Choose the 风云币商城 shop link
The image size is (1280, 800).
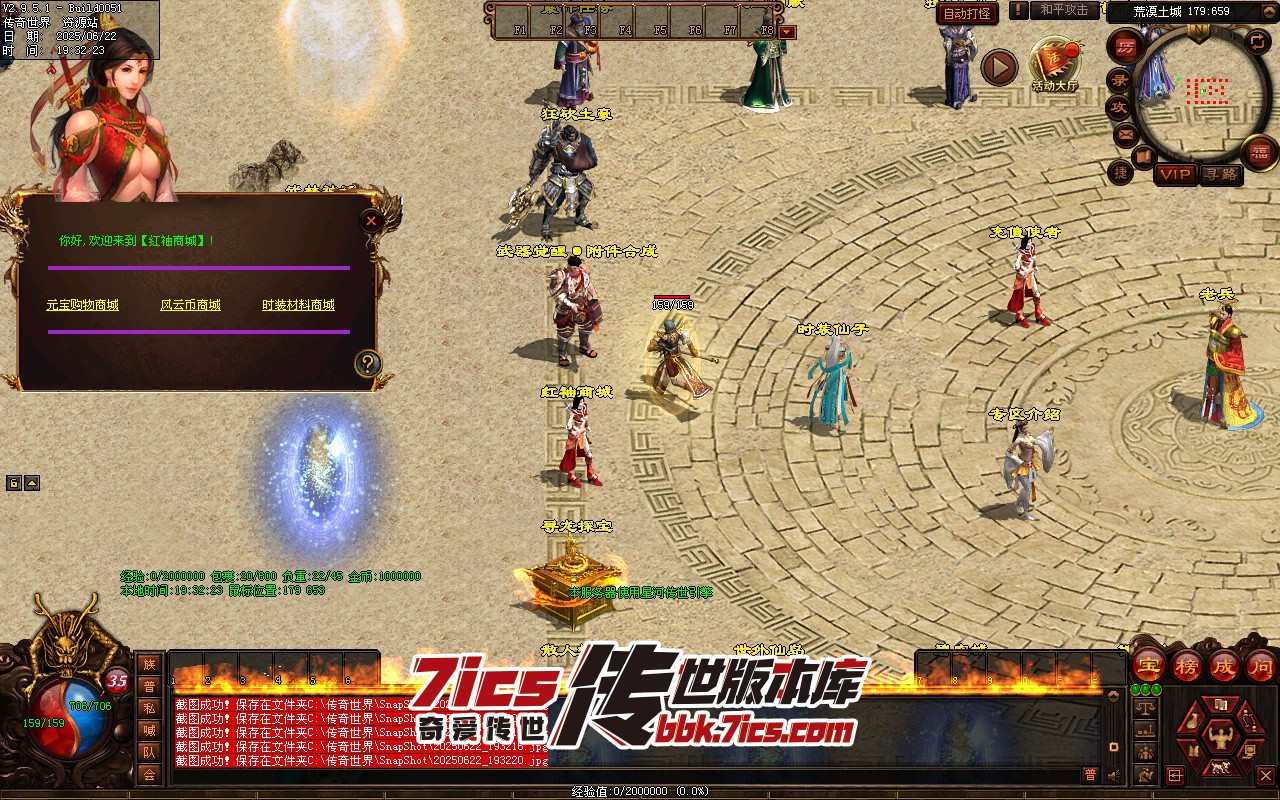190,305
